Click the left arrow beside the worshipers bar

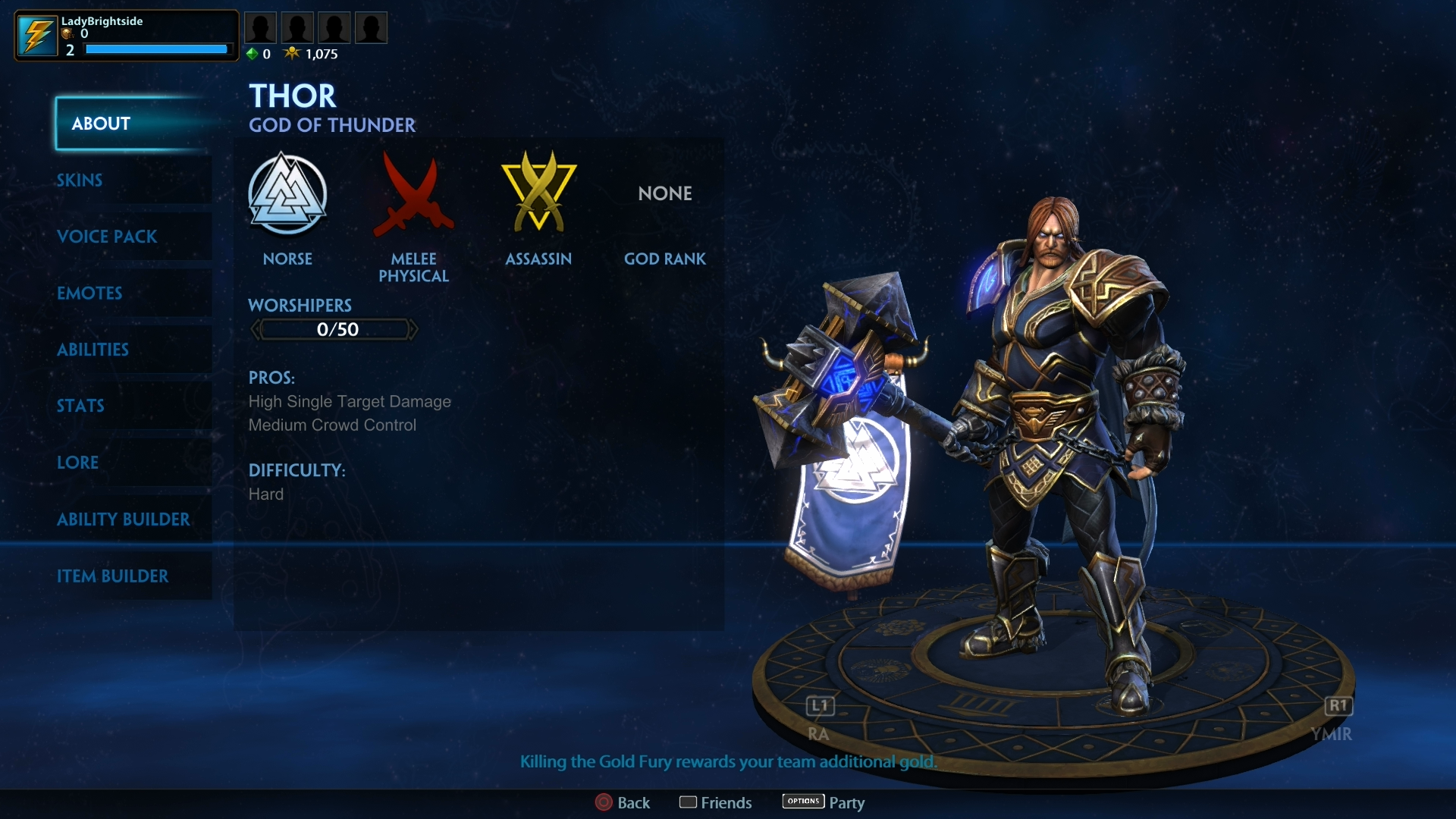coord(256,329)
